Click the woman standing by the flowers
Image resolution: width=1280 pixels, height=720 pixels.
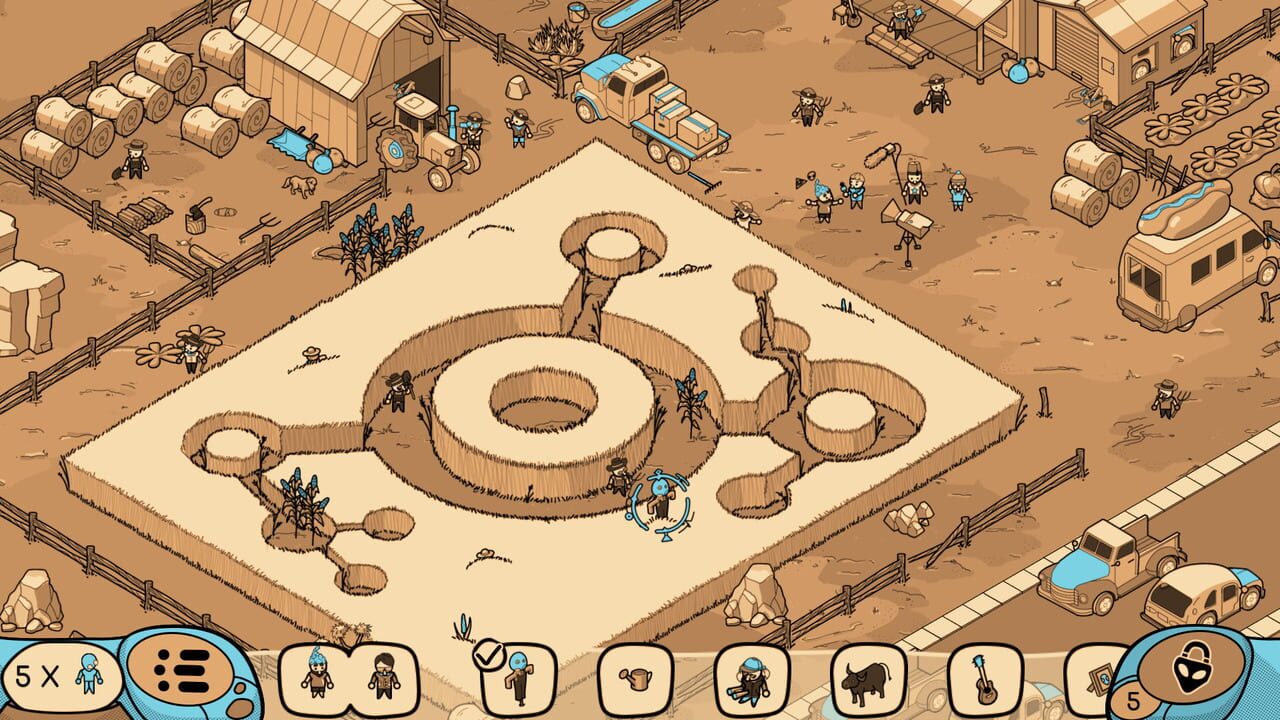(190, 355)
